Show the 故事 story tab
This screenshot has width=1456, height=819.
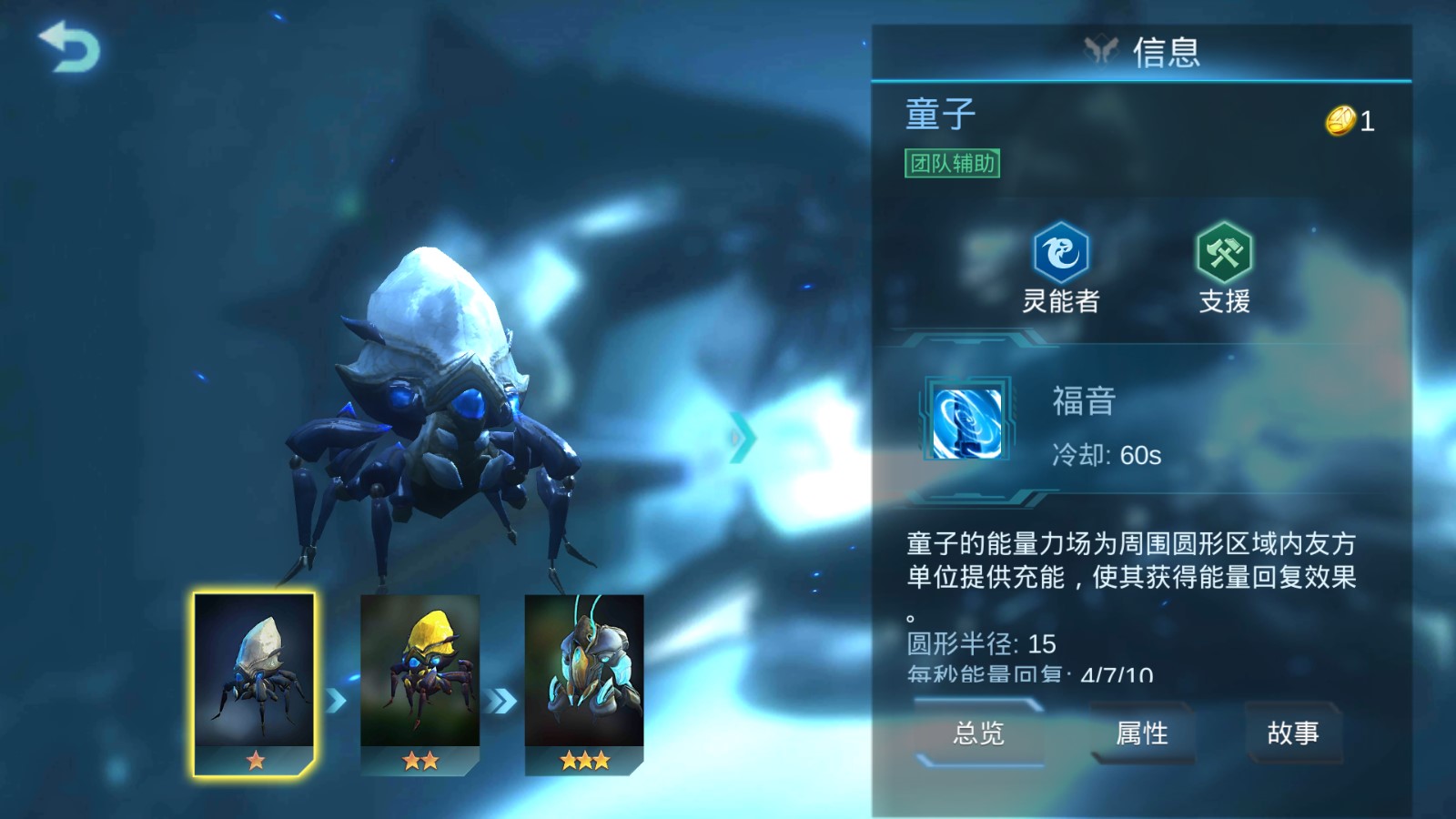1292,733
